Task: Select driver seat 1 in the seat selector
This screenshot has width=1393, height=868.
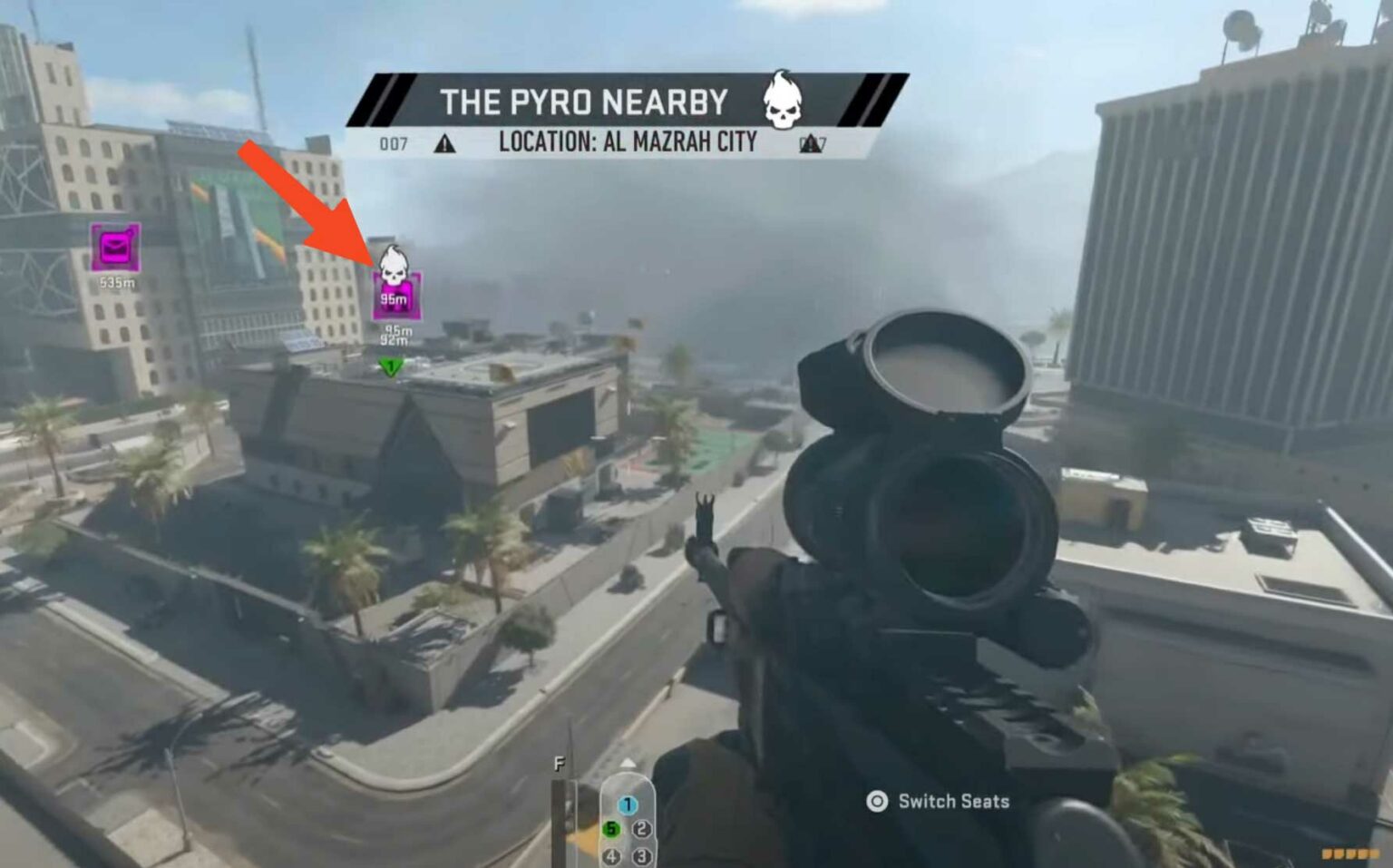Action: tap(628, 805)
